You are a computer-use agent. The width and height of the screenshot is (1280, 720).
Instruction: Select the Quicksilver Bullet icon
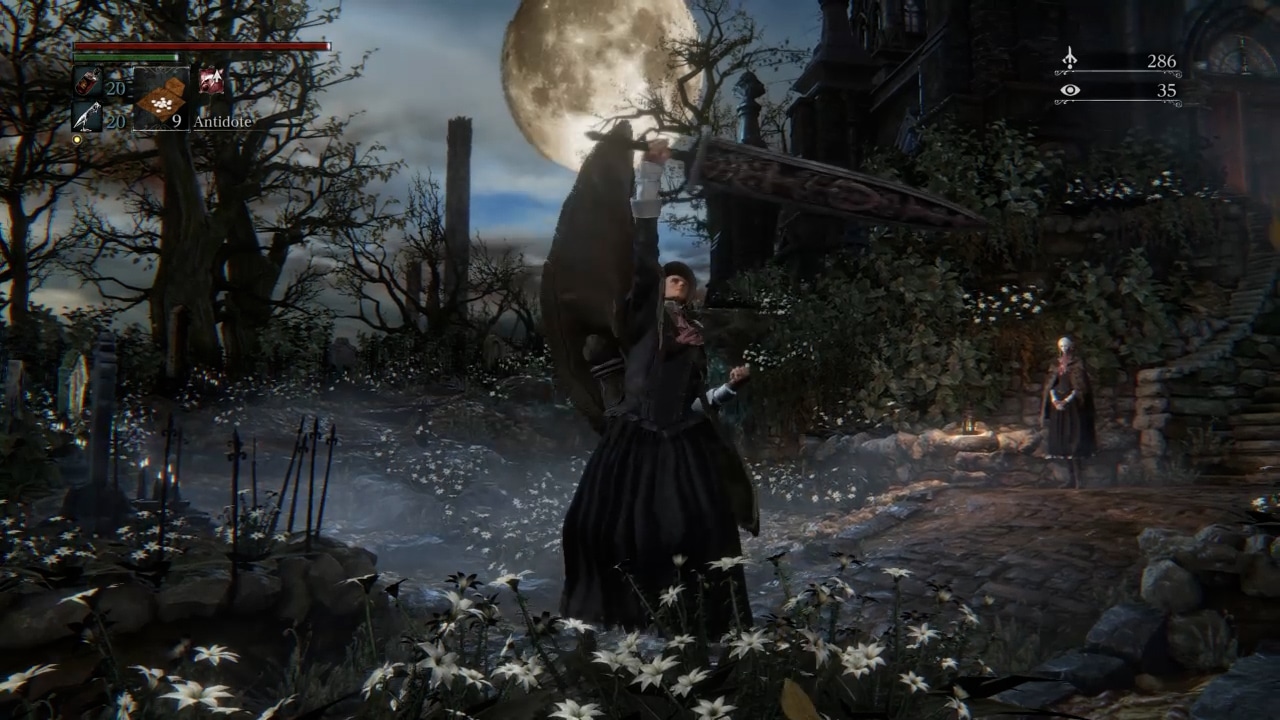(x=86, y=117)
